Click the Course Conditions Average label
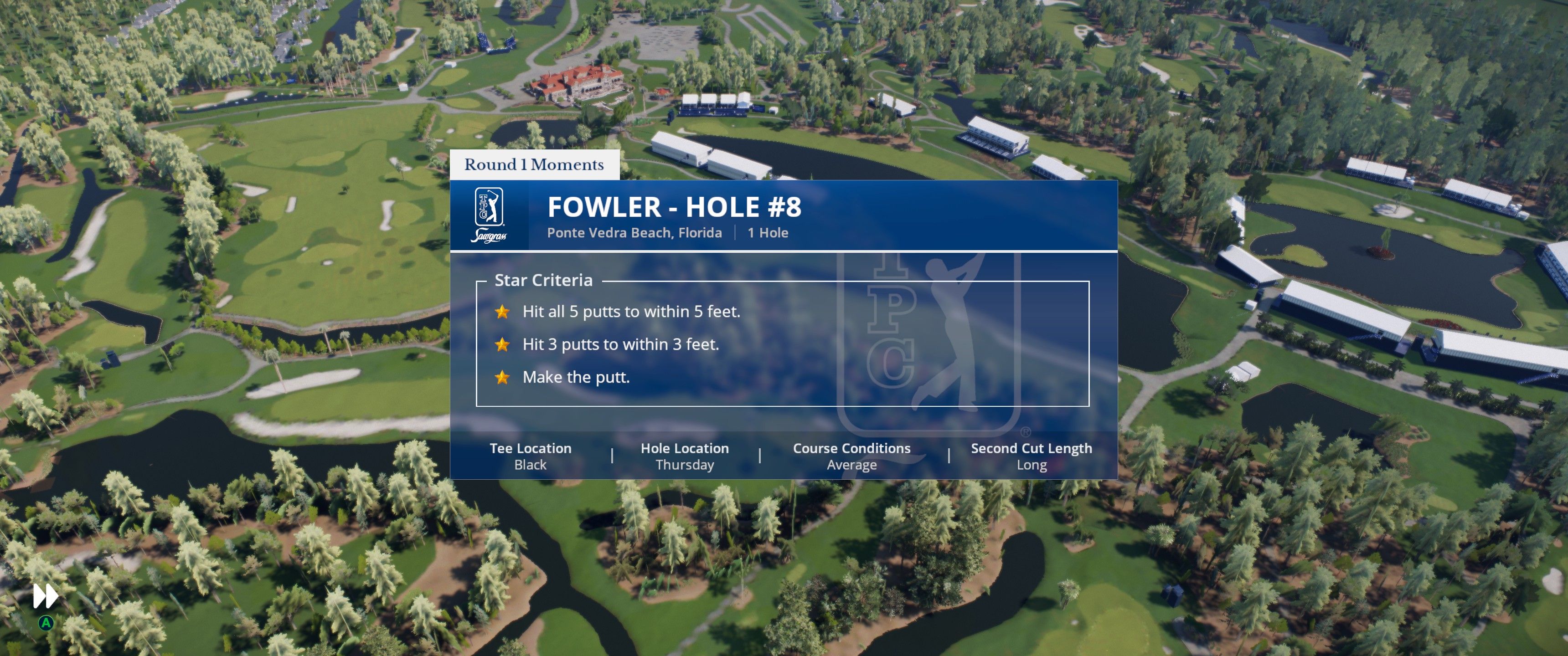Image resolution: width=1568 pixels, height=656 pixels. (x=851, y=456)
